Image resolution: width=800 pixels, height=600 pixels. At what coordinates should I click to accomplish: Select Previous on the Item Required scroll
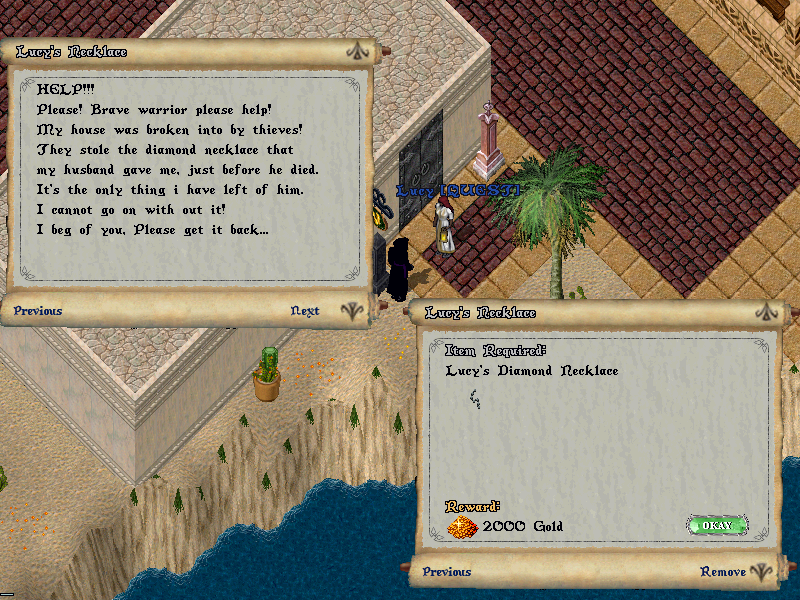click(447, 572)
